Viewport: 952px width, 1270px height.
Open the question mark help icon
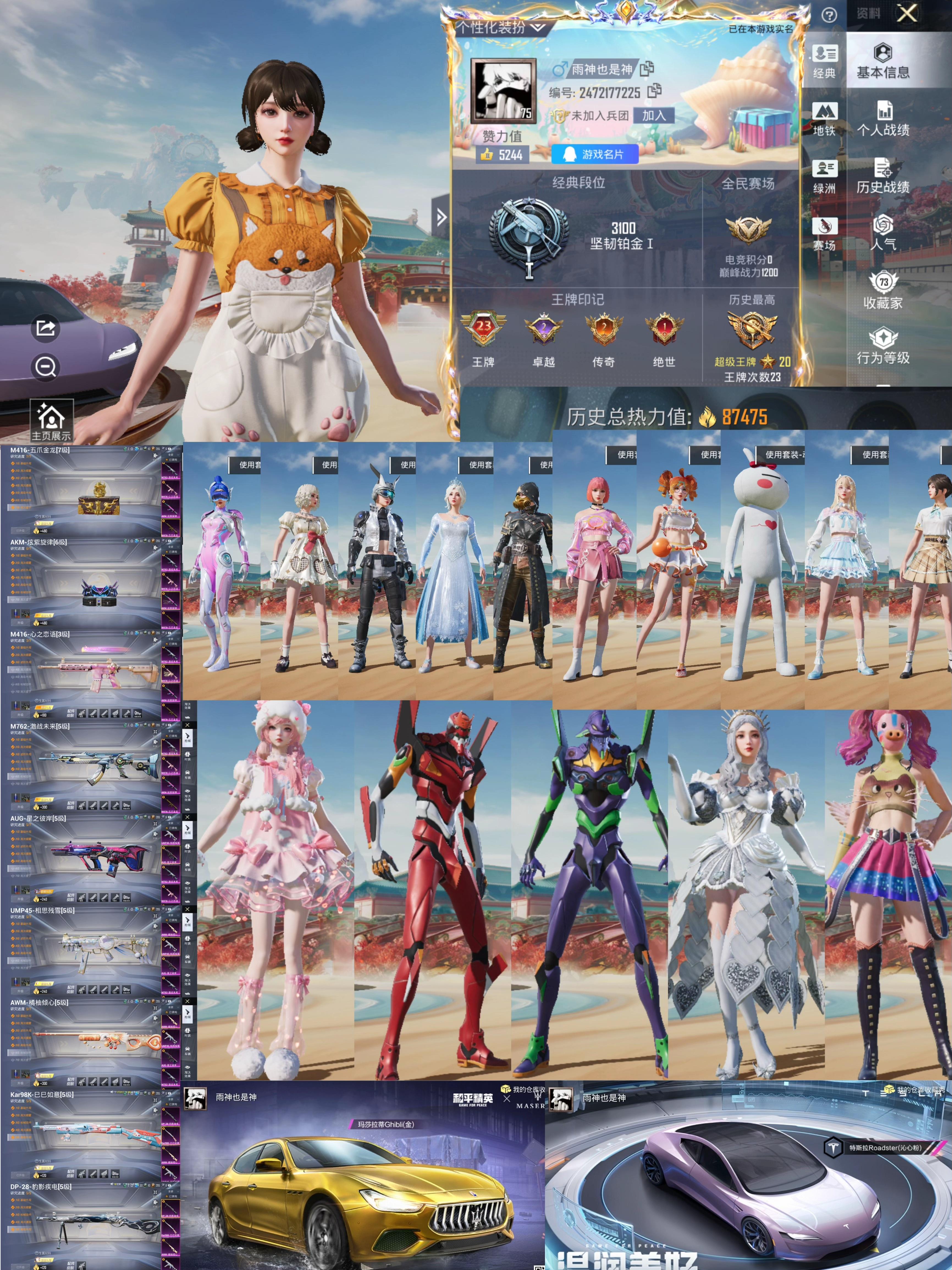(x=829, y=15)
